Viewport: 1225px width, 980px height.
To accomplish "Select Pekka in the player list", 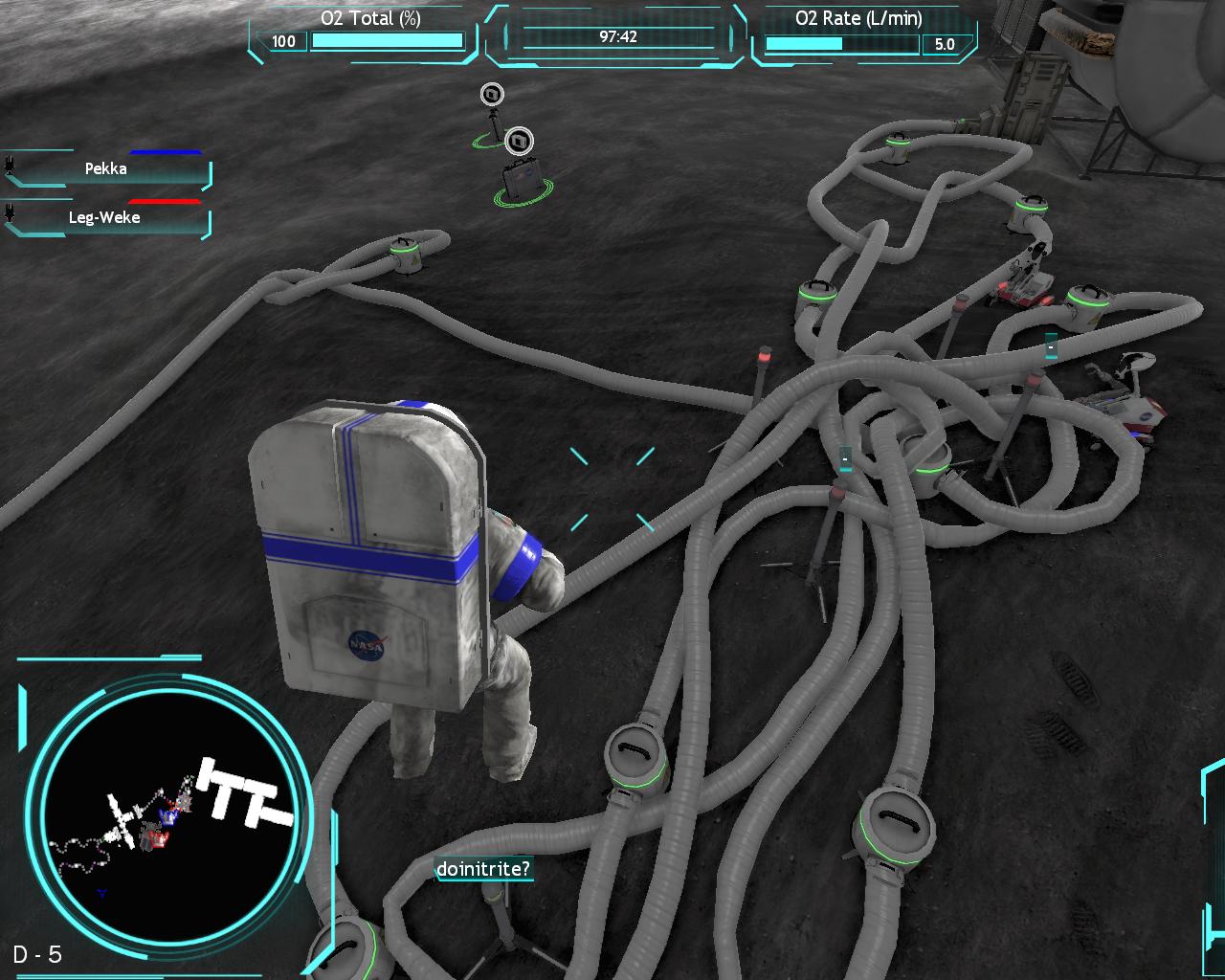I will 107,169.
